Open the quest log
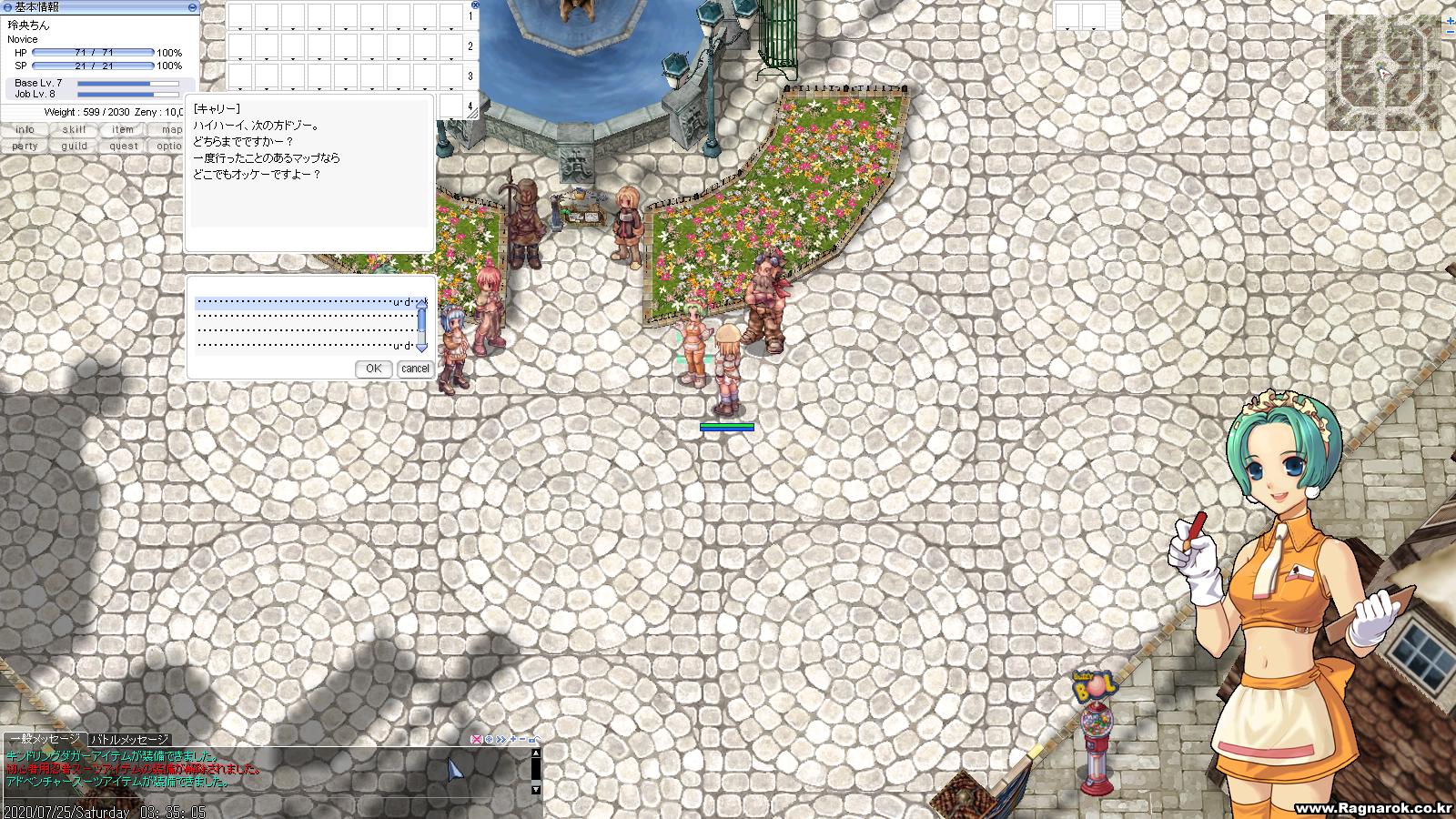Viewport: 1456px width, 819px height. (x=123, y=146)
